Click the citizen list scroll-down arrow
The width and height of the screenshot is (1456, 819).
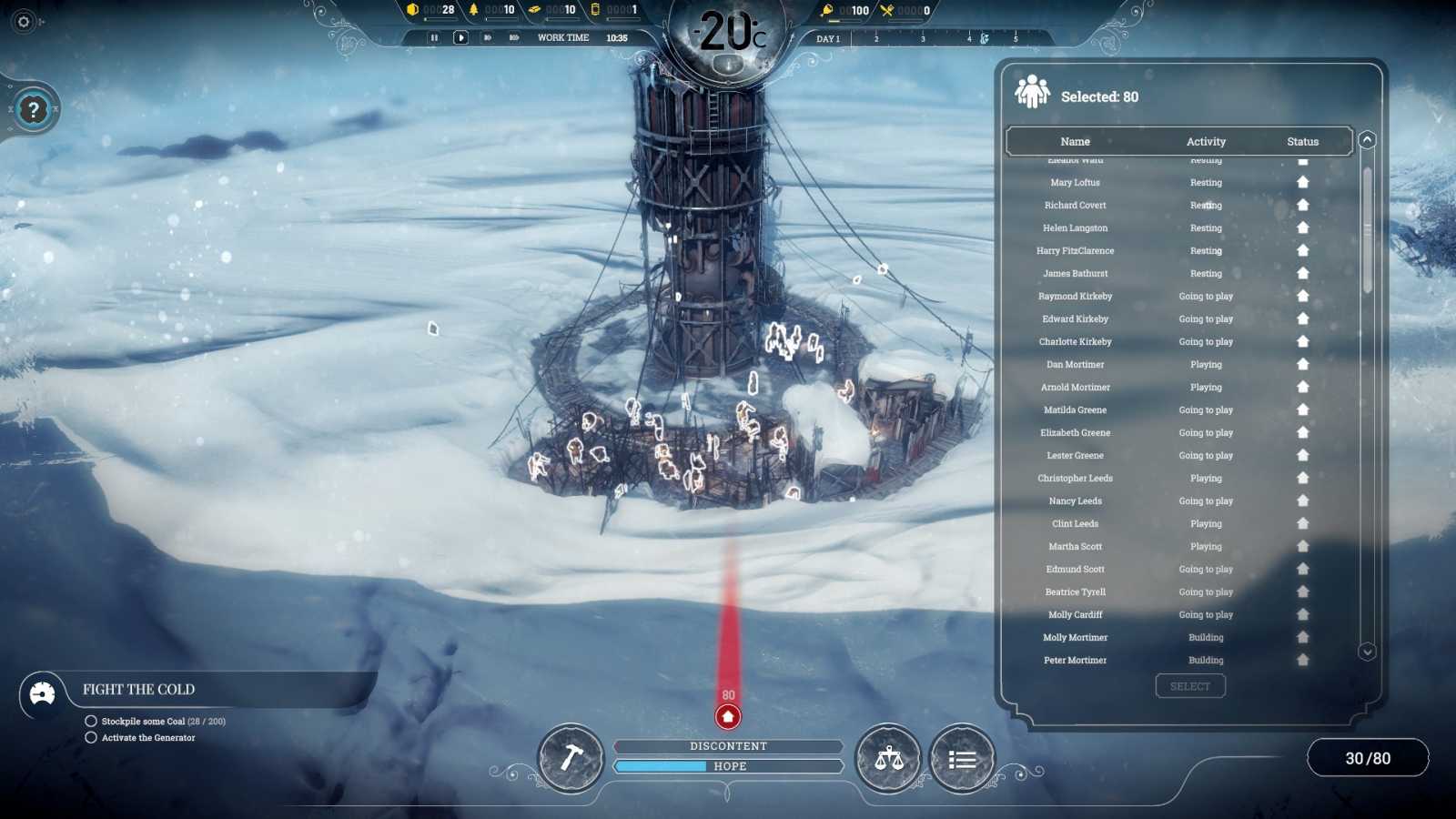coord(1367,652)
